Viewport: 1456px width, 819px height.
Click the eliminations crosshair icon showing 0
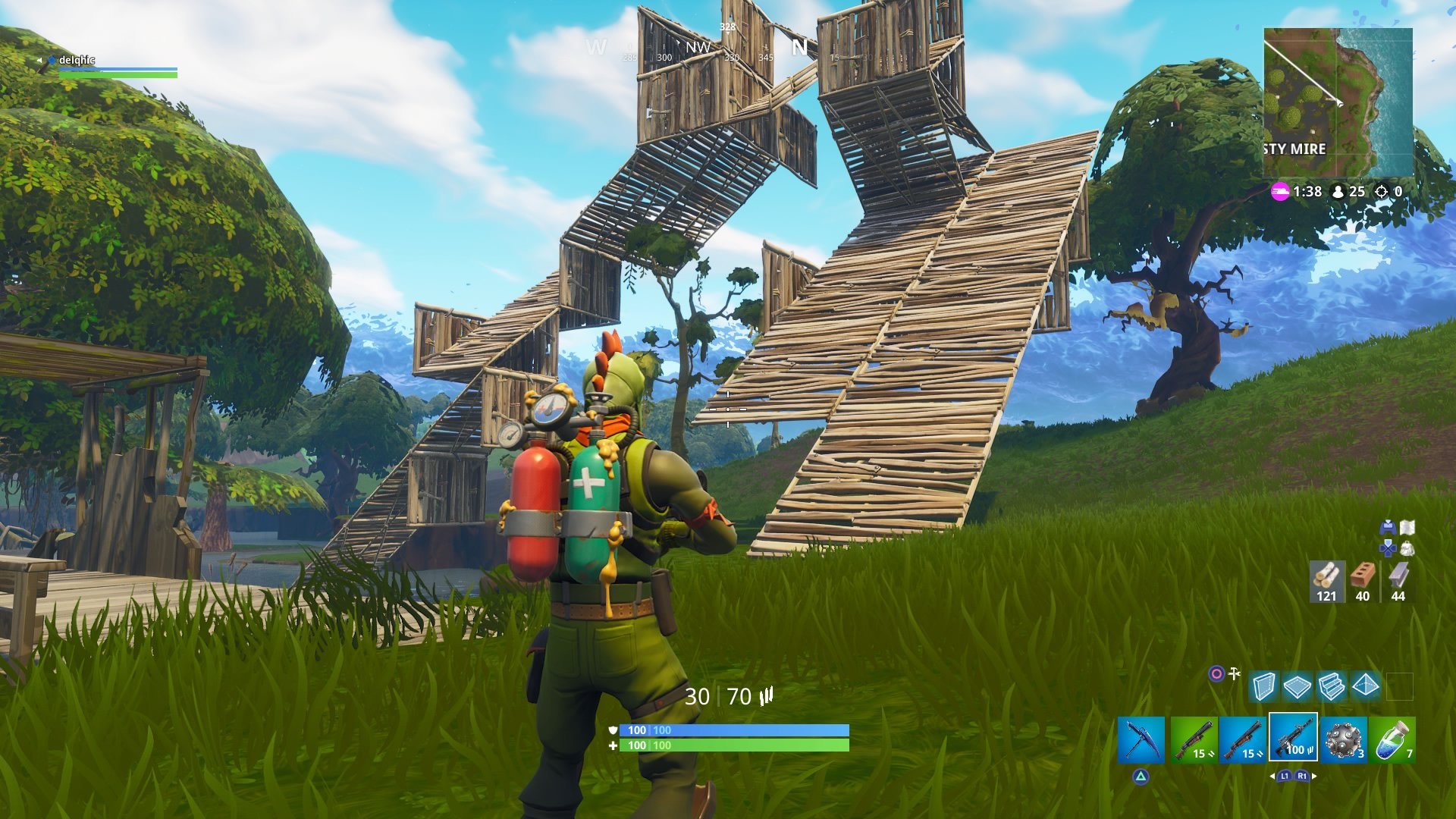click(1382, 191)
